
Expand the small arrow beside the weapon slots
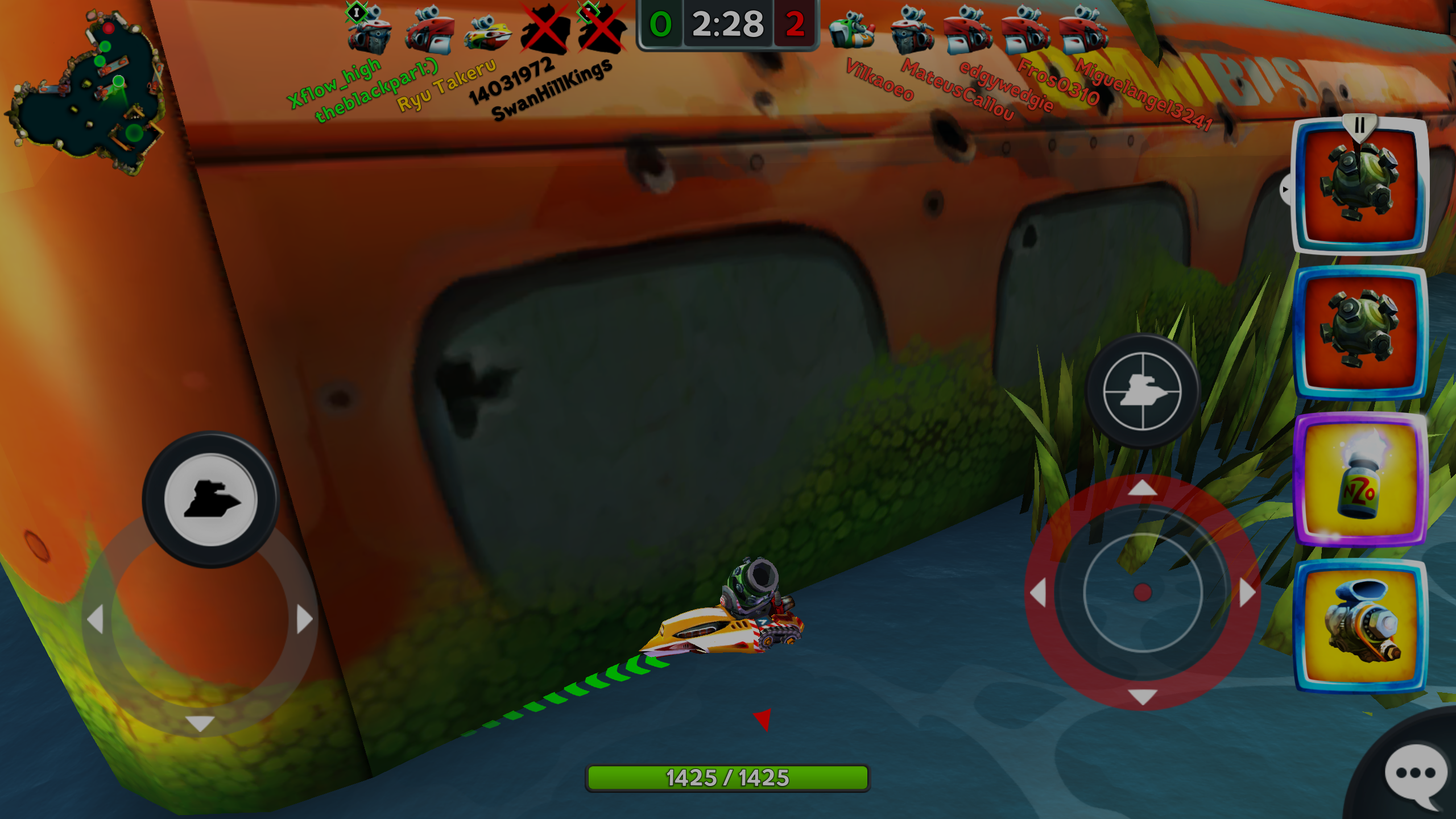point(1285,189)
